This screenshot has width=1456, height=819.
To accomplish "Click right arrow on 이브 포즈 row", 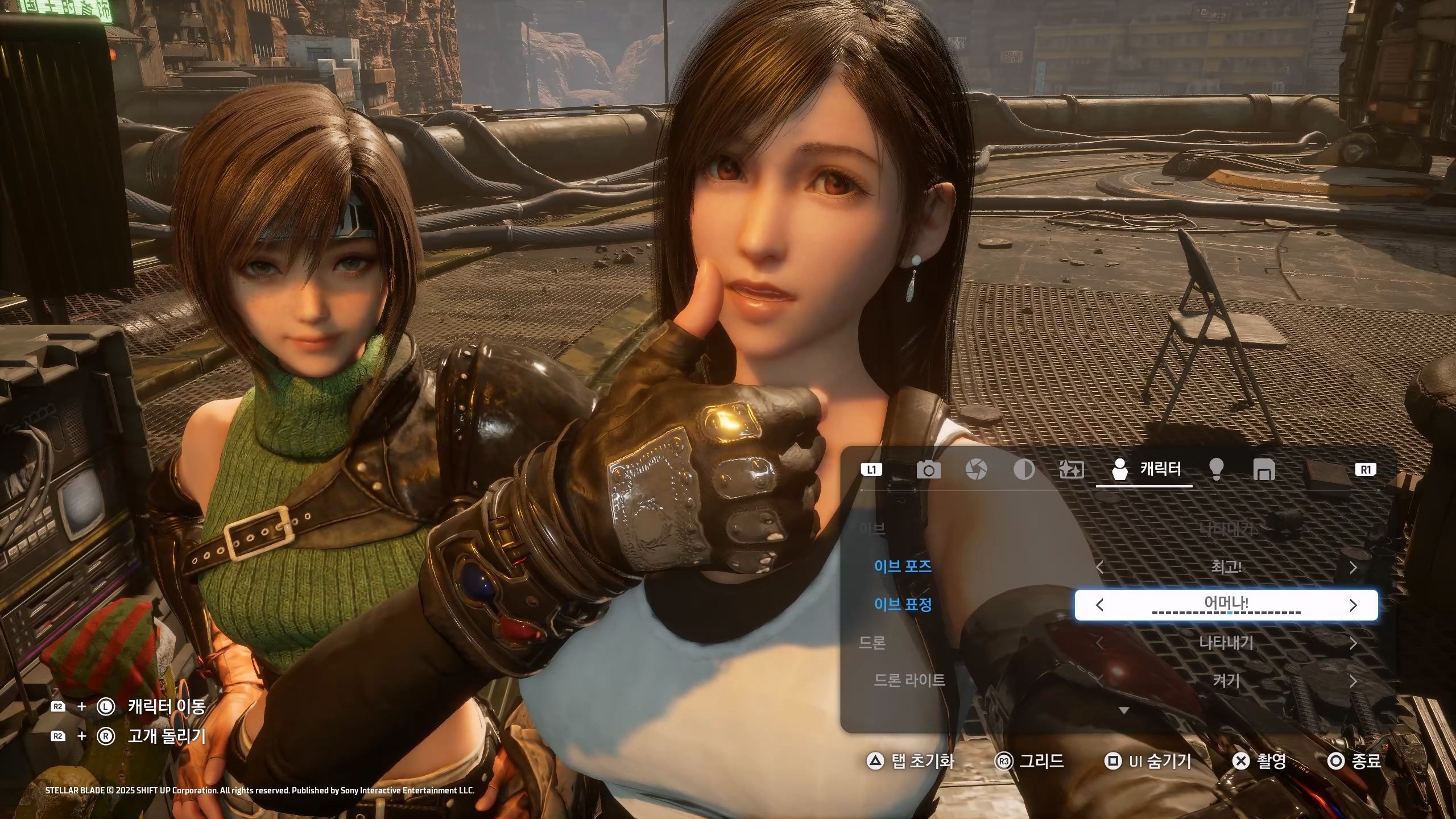I will point(1353,568).
